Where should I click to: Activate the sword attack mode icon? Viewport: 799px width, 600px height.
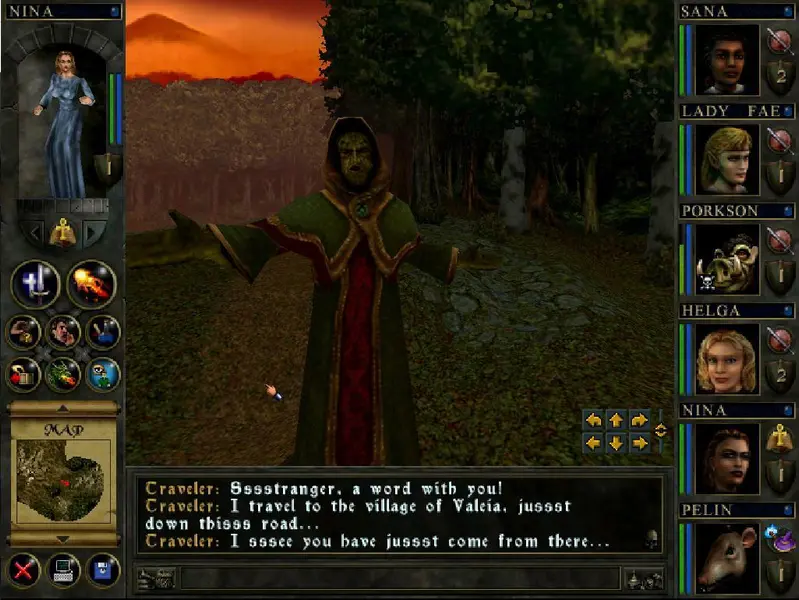tap(36, 284)
